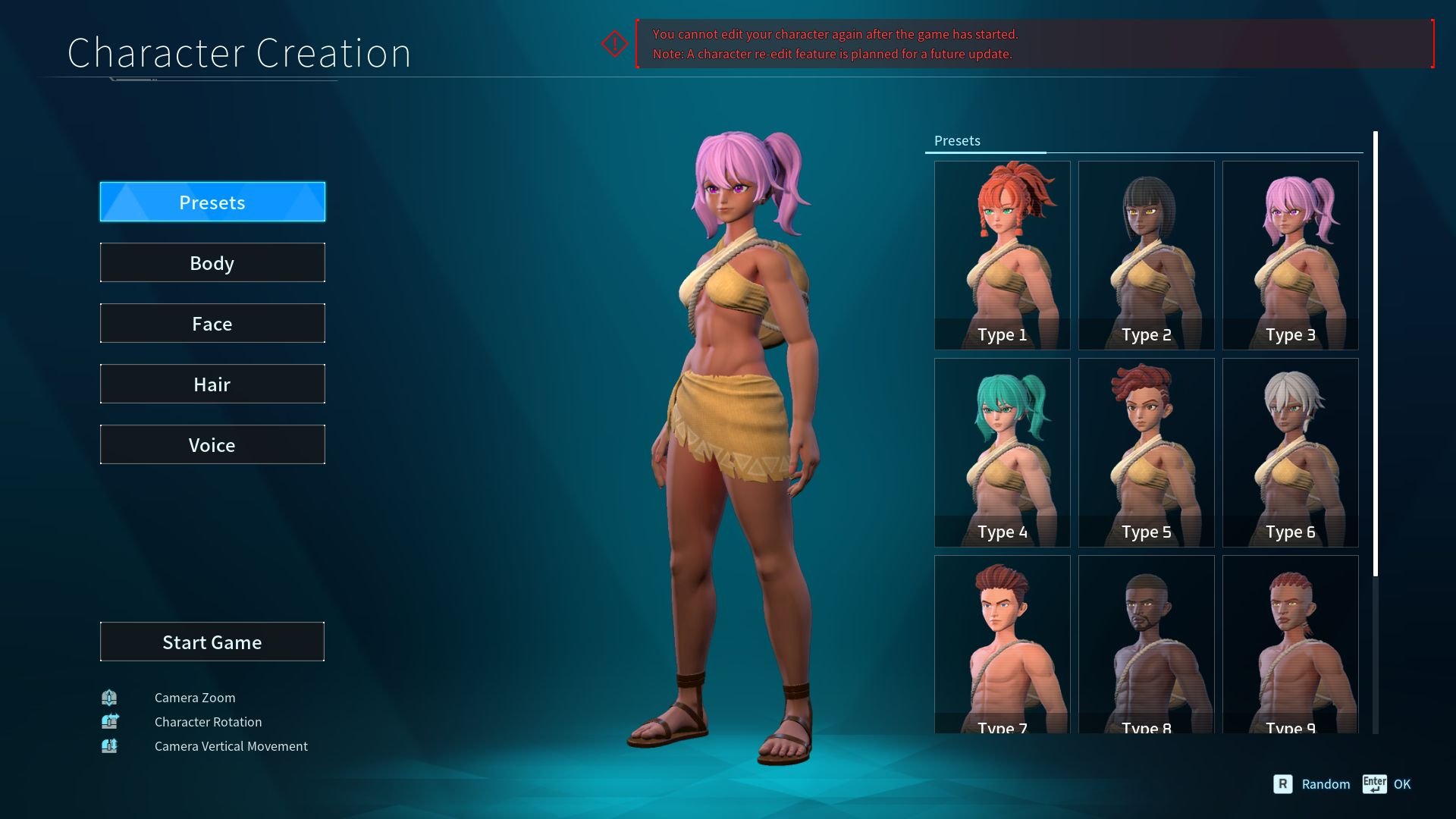Viewport: 1456px width, 819px height.
Task: Apply the Type 9 male braided preset
Action: [1290, 645]
